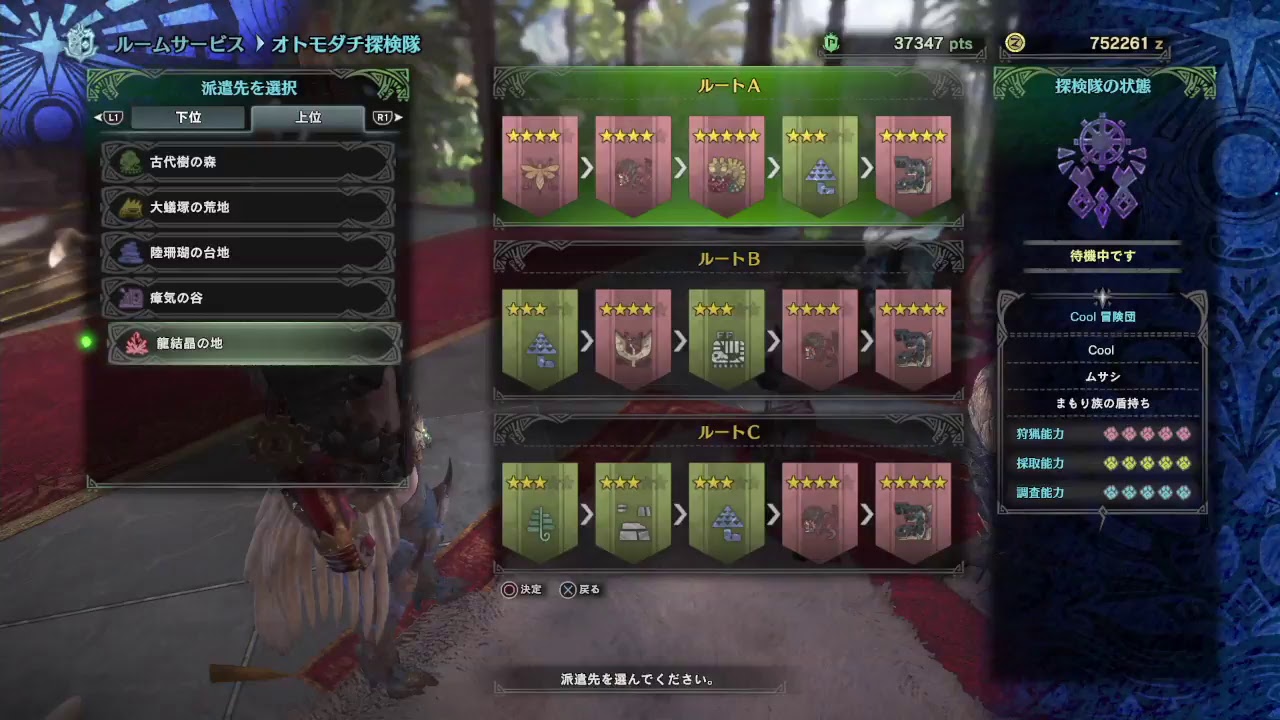Viewport: 1280px width, 720px height.
Task: Click the FP map banner in ルートB
Action: 726,340
